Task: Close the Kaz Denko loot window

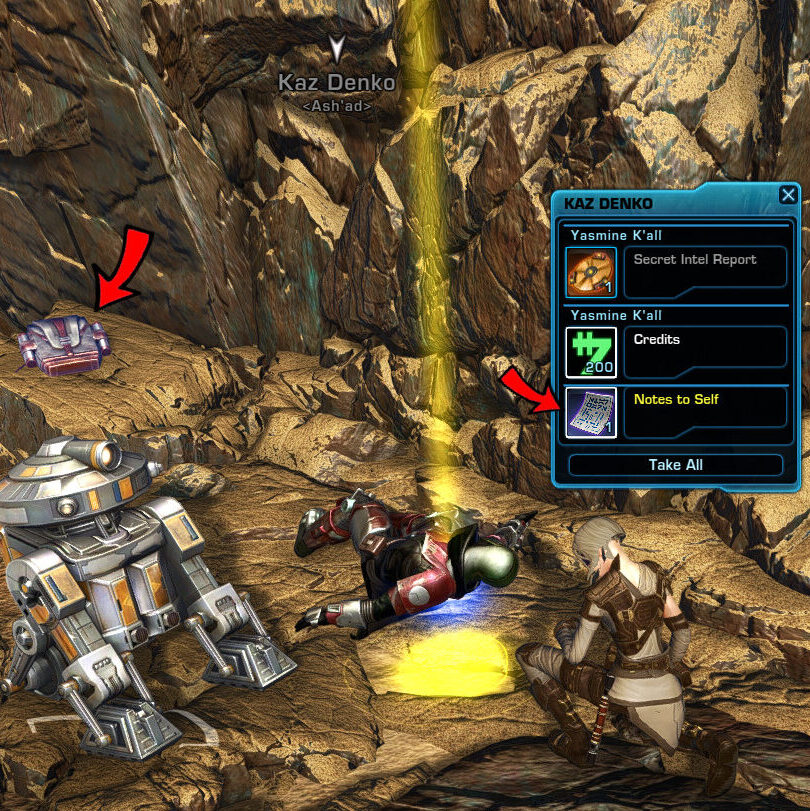Action: (788, 196)
